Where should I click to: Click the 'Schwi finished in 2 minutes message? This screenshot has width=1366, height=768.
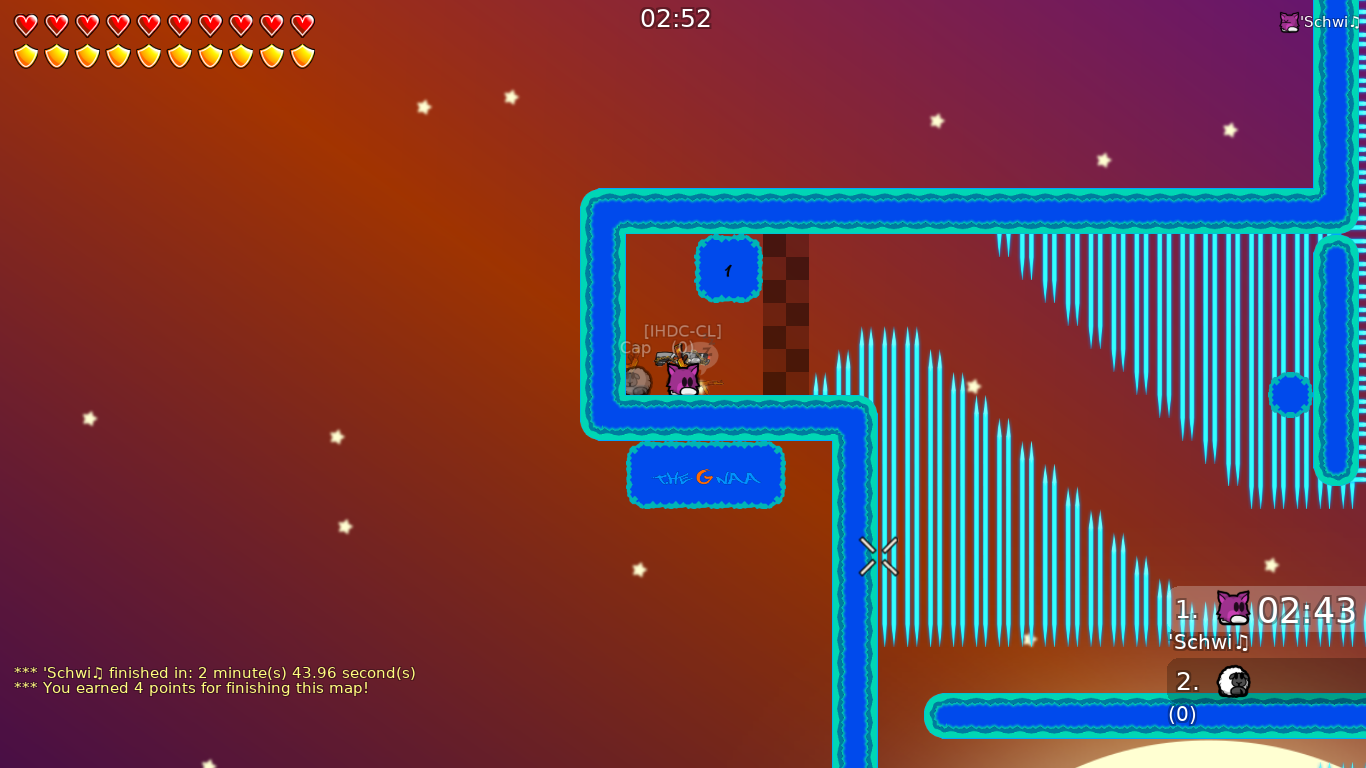213,673
